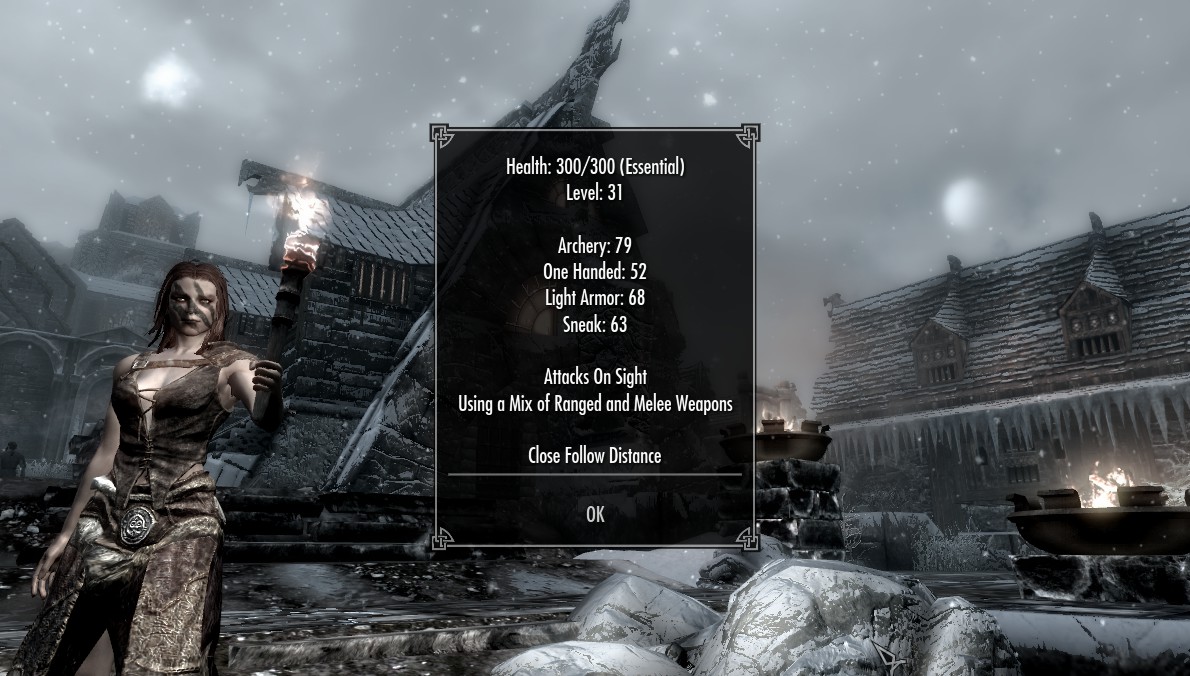
Task: Confirm the follower stats with OK
Action: [x=595, y=514]
